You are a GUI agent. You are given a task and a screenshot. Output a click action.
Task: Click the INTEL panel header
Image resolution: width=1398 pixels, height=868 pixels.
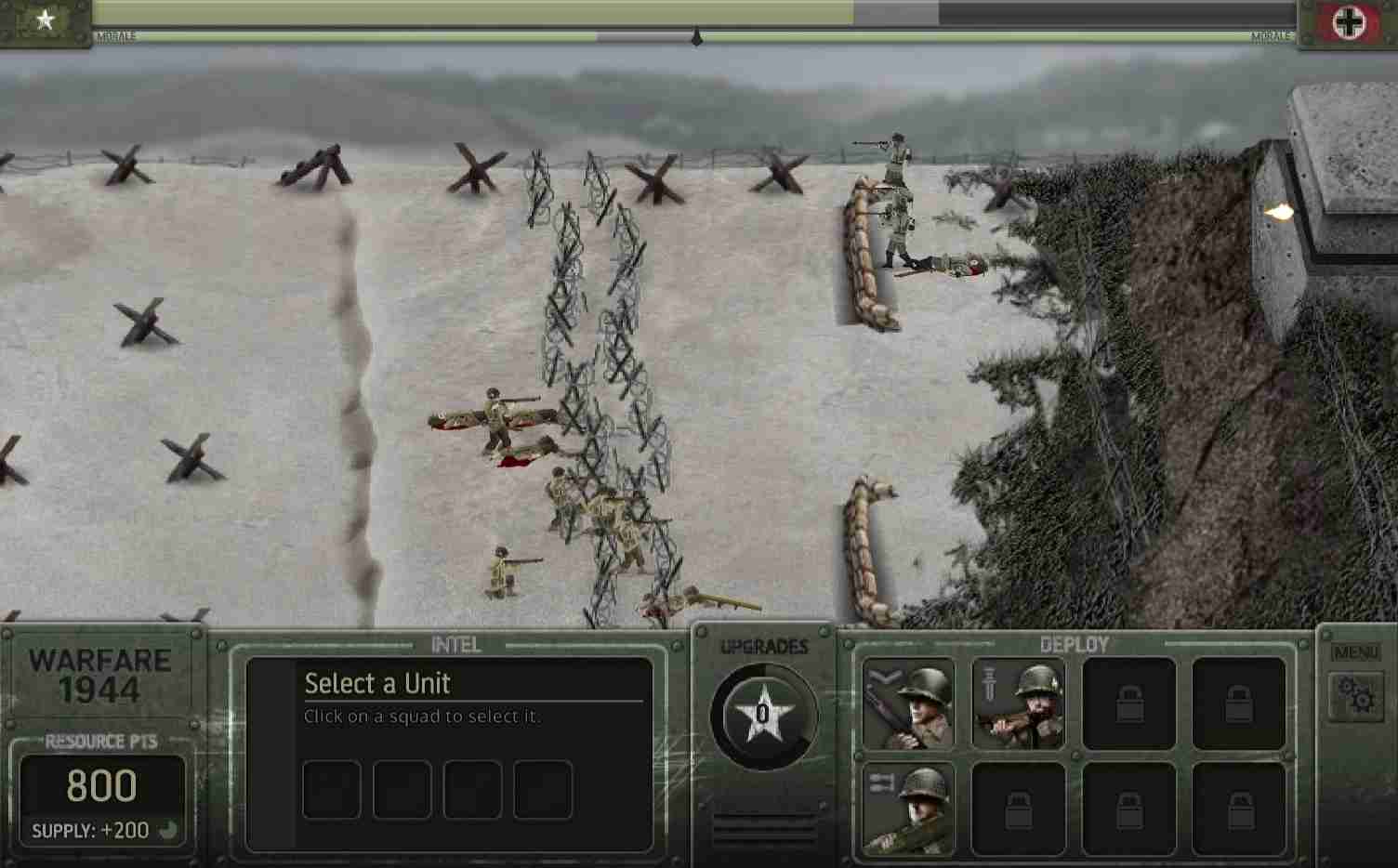coord(455,643)
